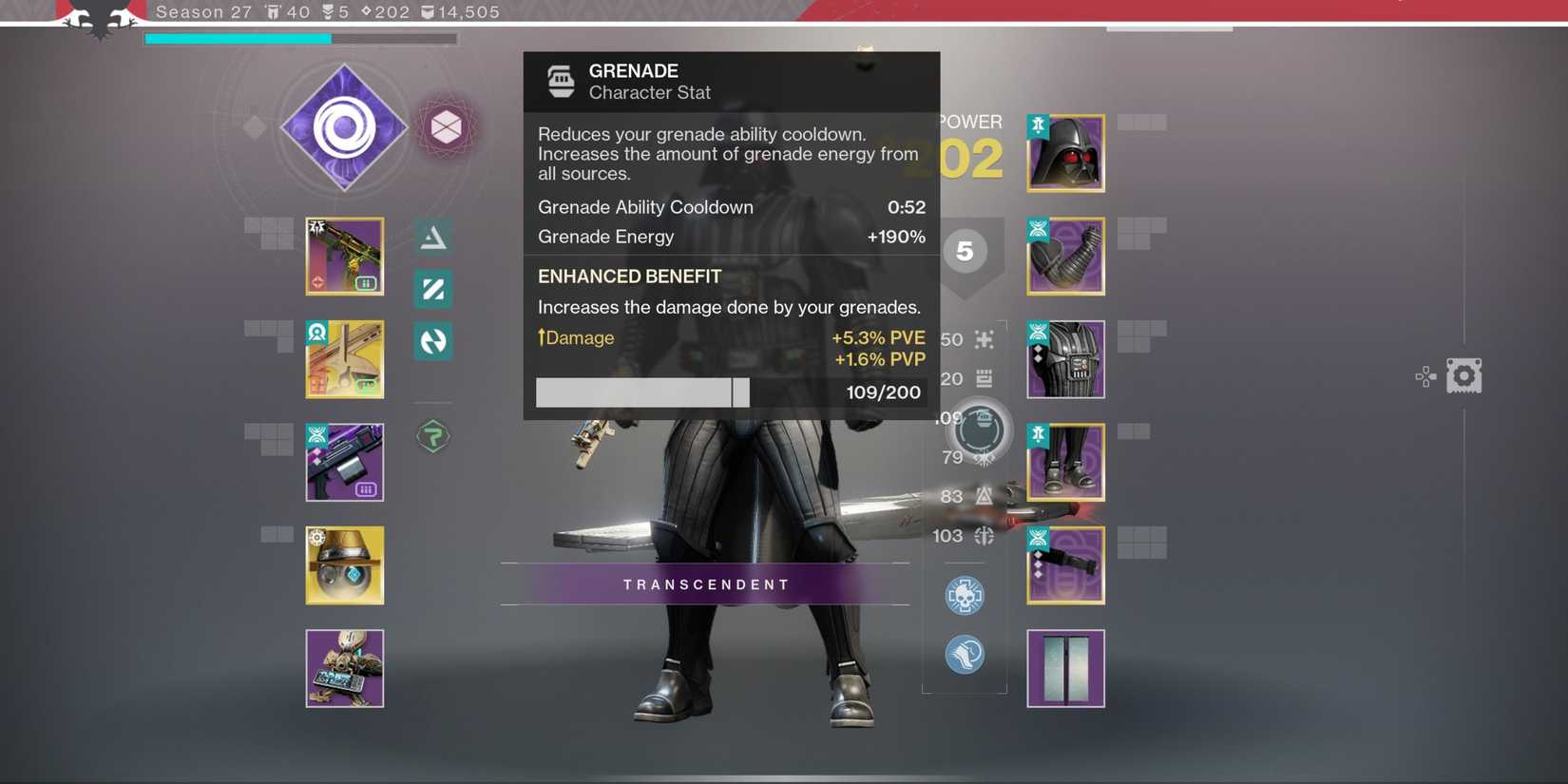
Task: Open the seasonal artifact green diamond icon
Action: point(432,436)
